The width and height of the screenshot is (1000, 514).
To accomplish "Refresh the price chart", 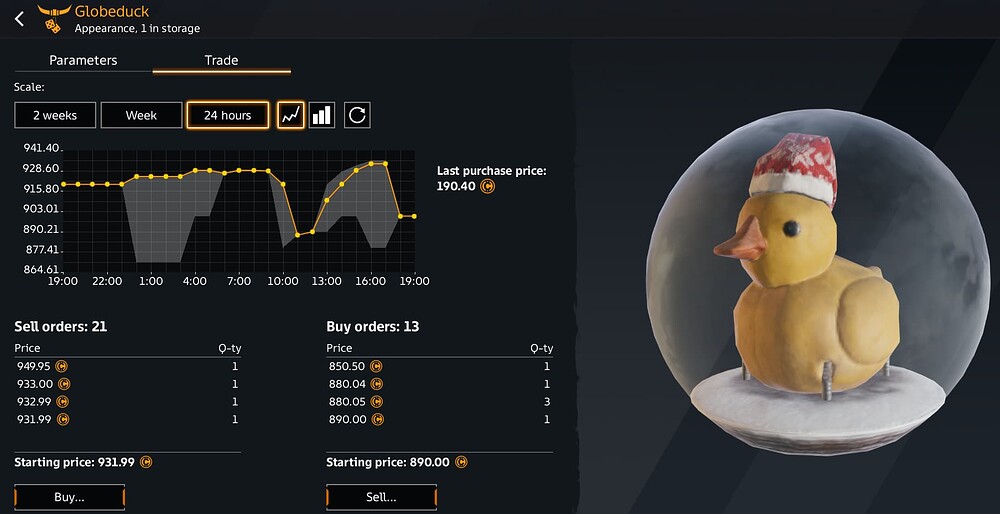I will pyautogui.click(x=357, y=115).
